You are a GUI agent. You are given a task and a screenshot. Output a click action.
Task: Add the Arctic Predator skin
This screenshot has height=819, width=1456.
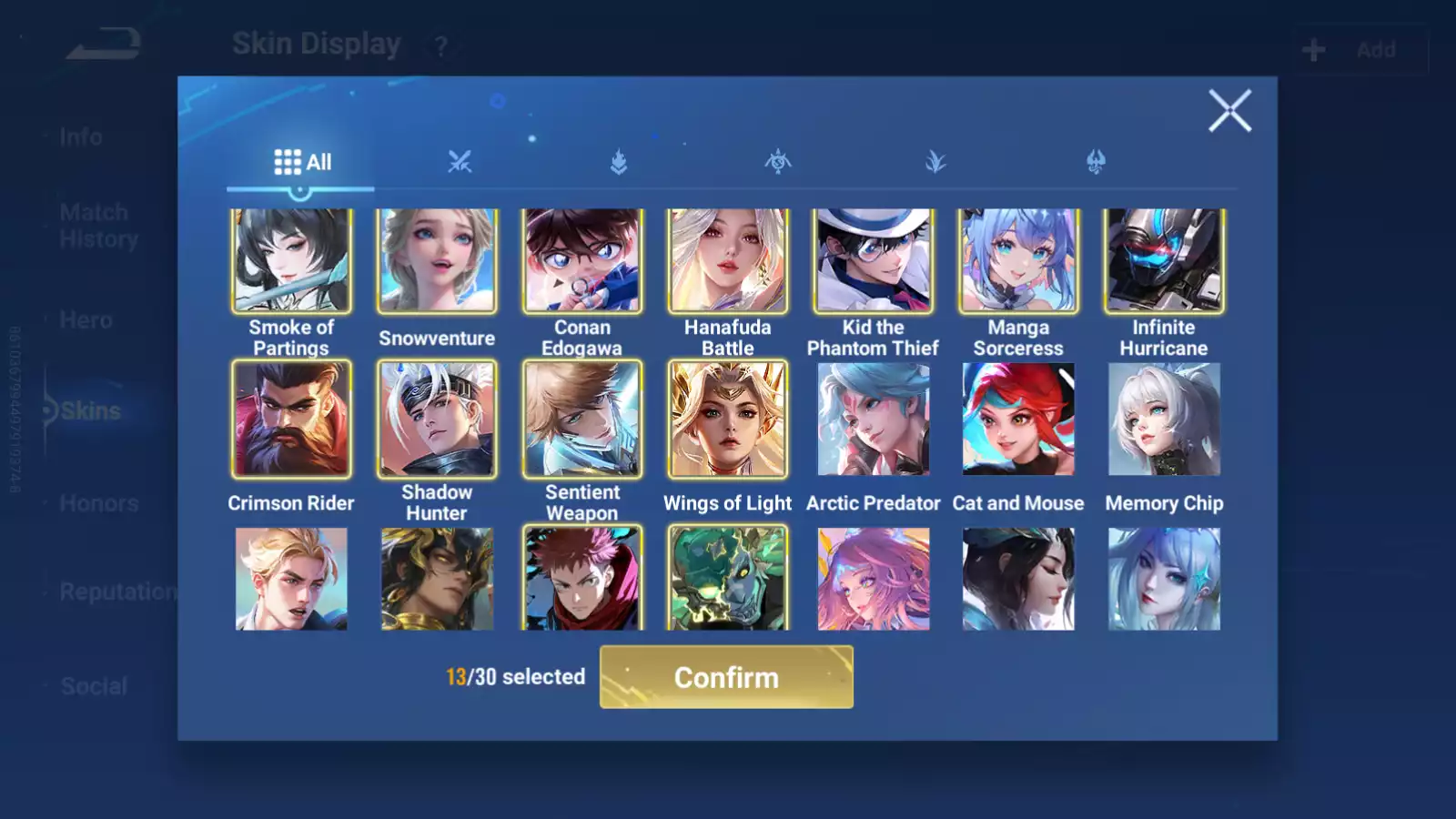873,419
